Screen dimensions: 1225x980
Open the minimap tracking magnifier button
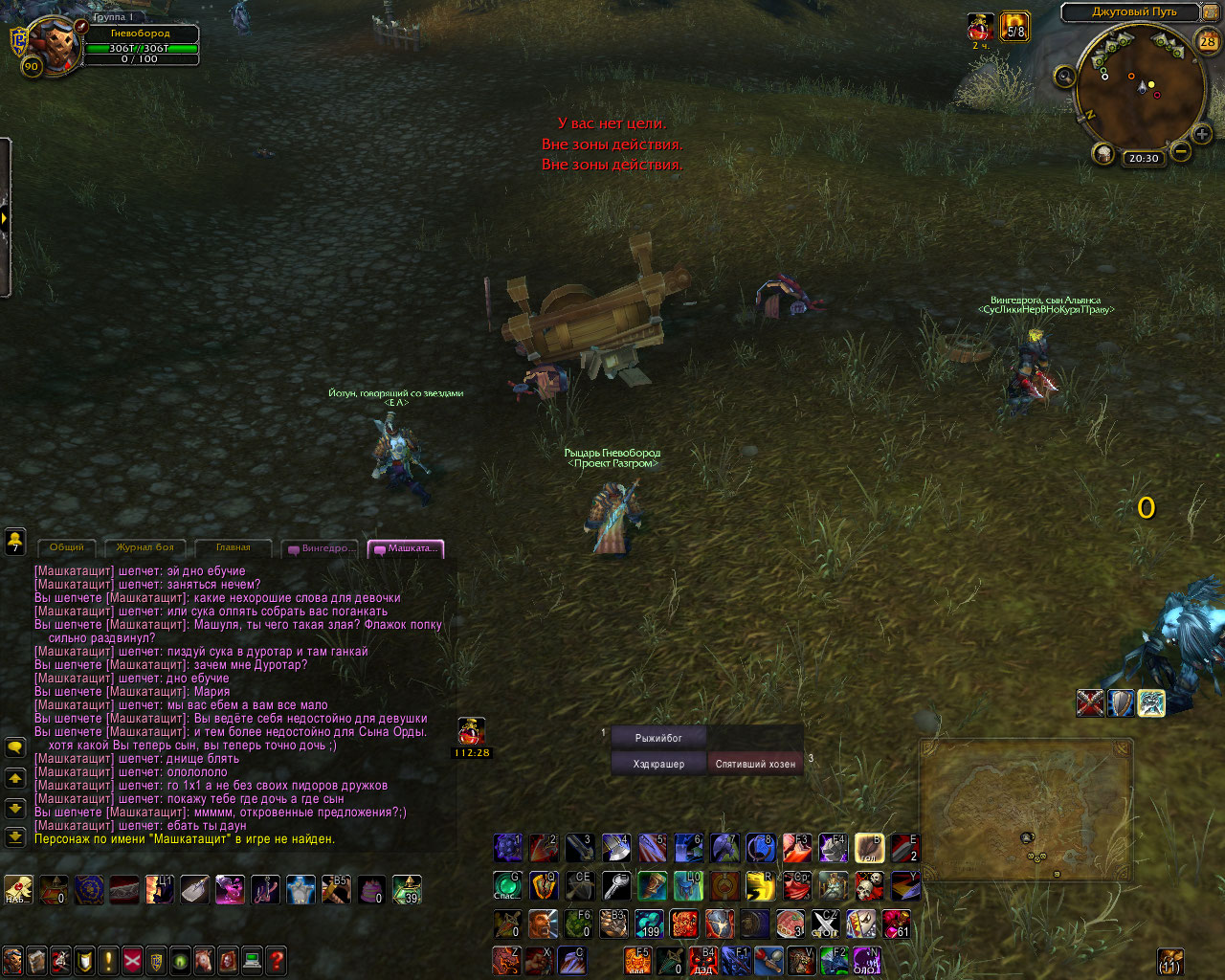click(1064, 77)
